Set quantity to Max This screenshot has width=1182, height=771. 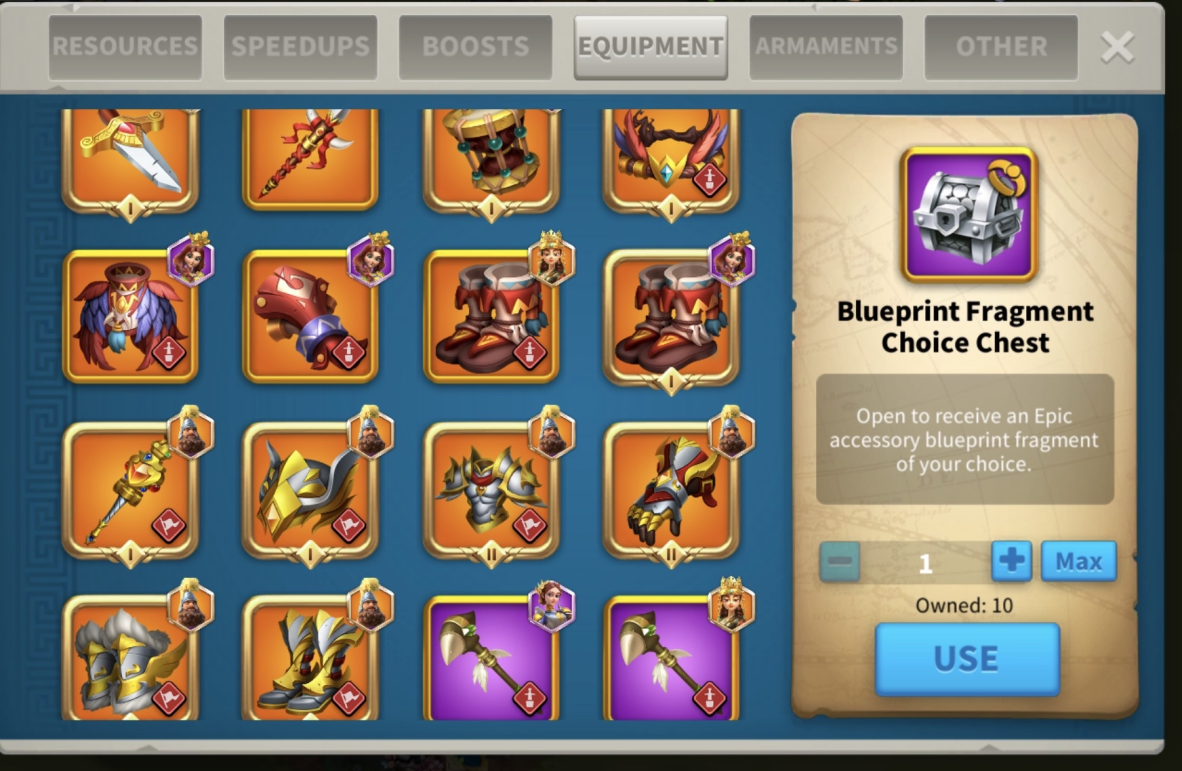coord(1078,562)
